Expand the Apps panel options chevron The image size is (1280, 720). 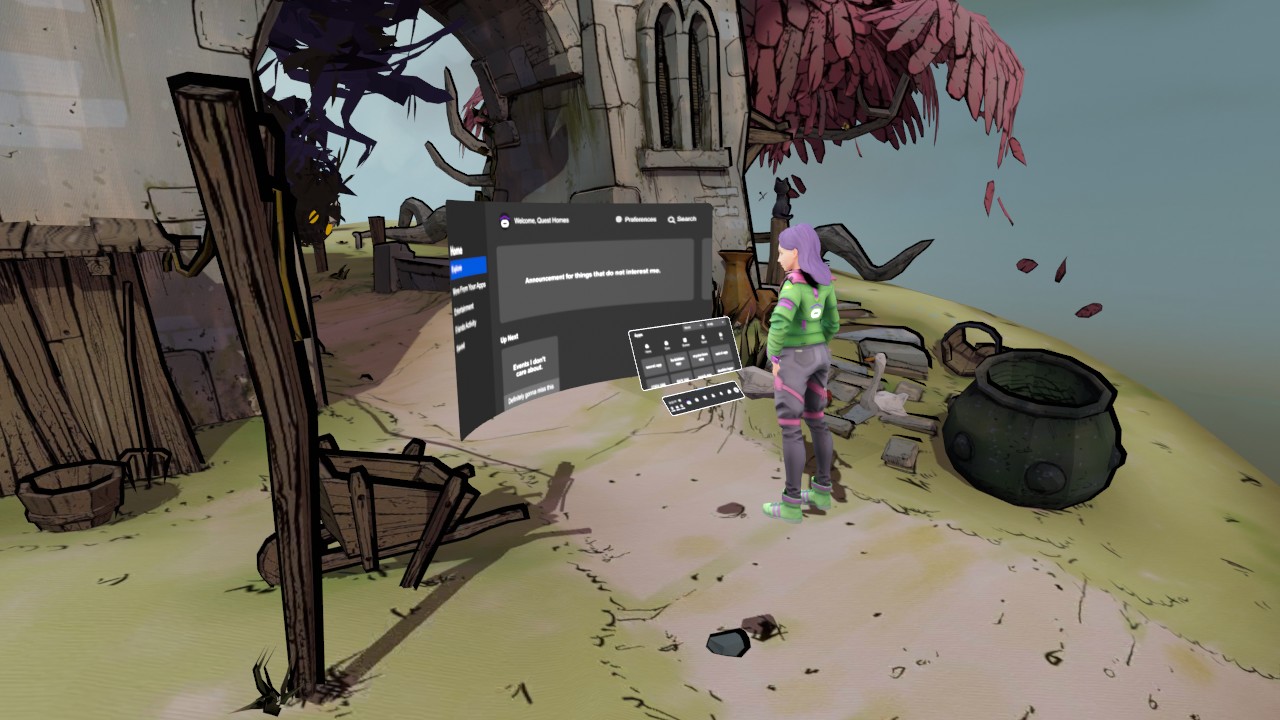click(723, 322)
